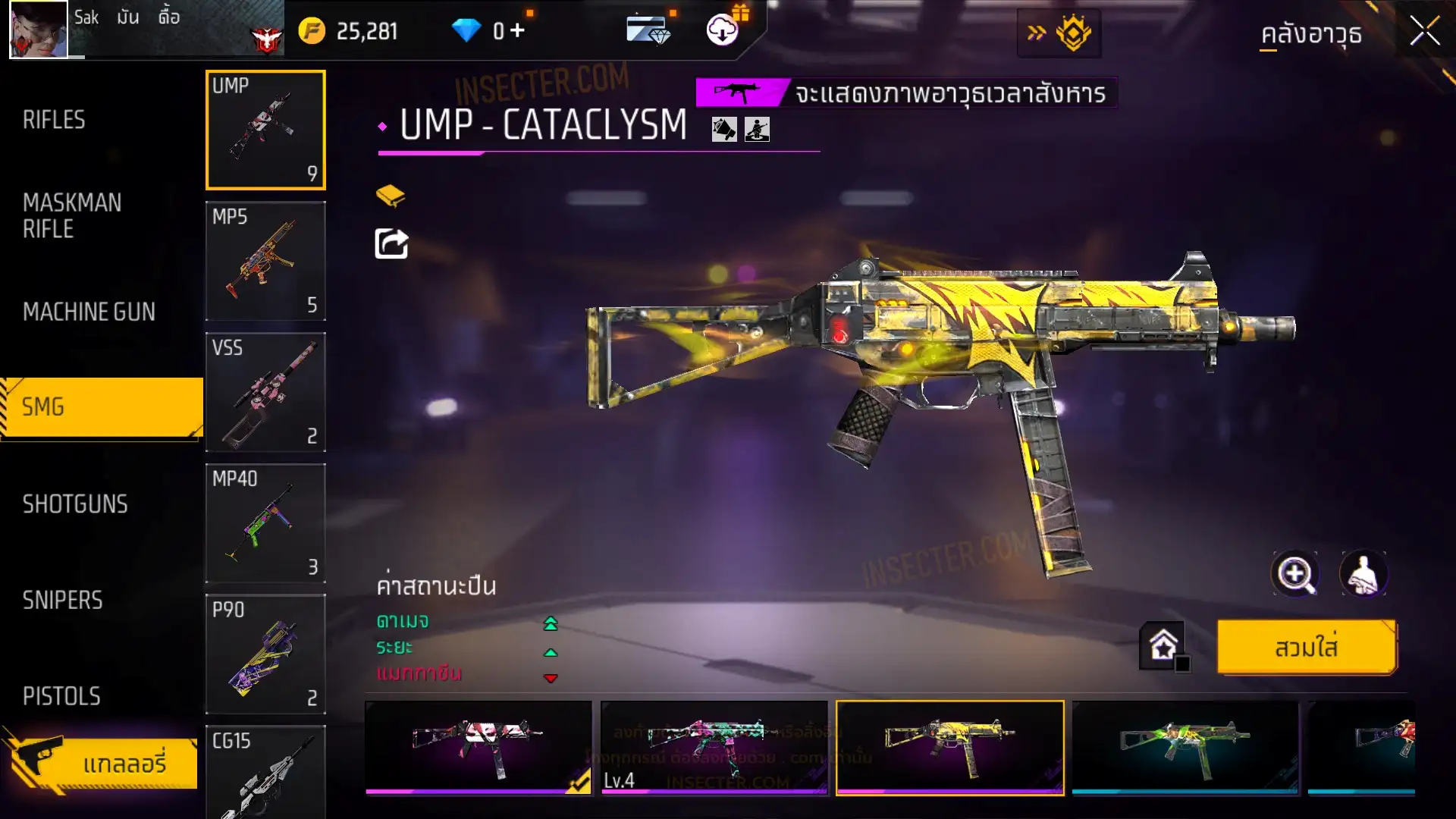
Task: Select the VSS weapon tile
Action: tap(265, 392)
